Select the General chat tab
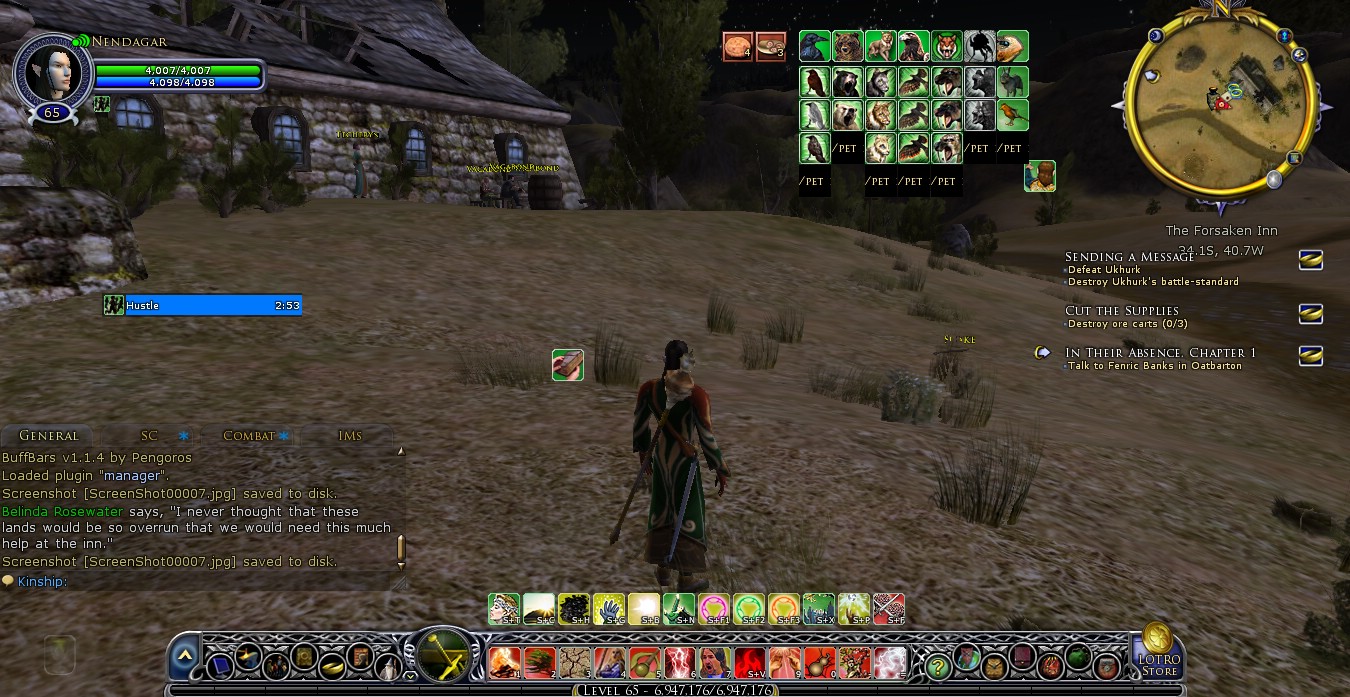Viewport: 1350px width, 697px height. 48,435
